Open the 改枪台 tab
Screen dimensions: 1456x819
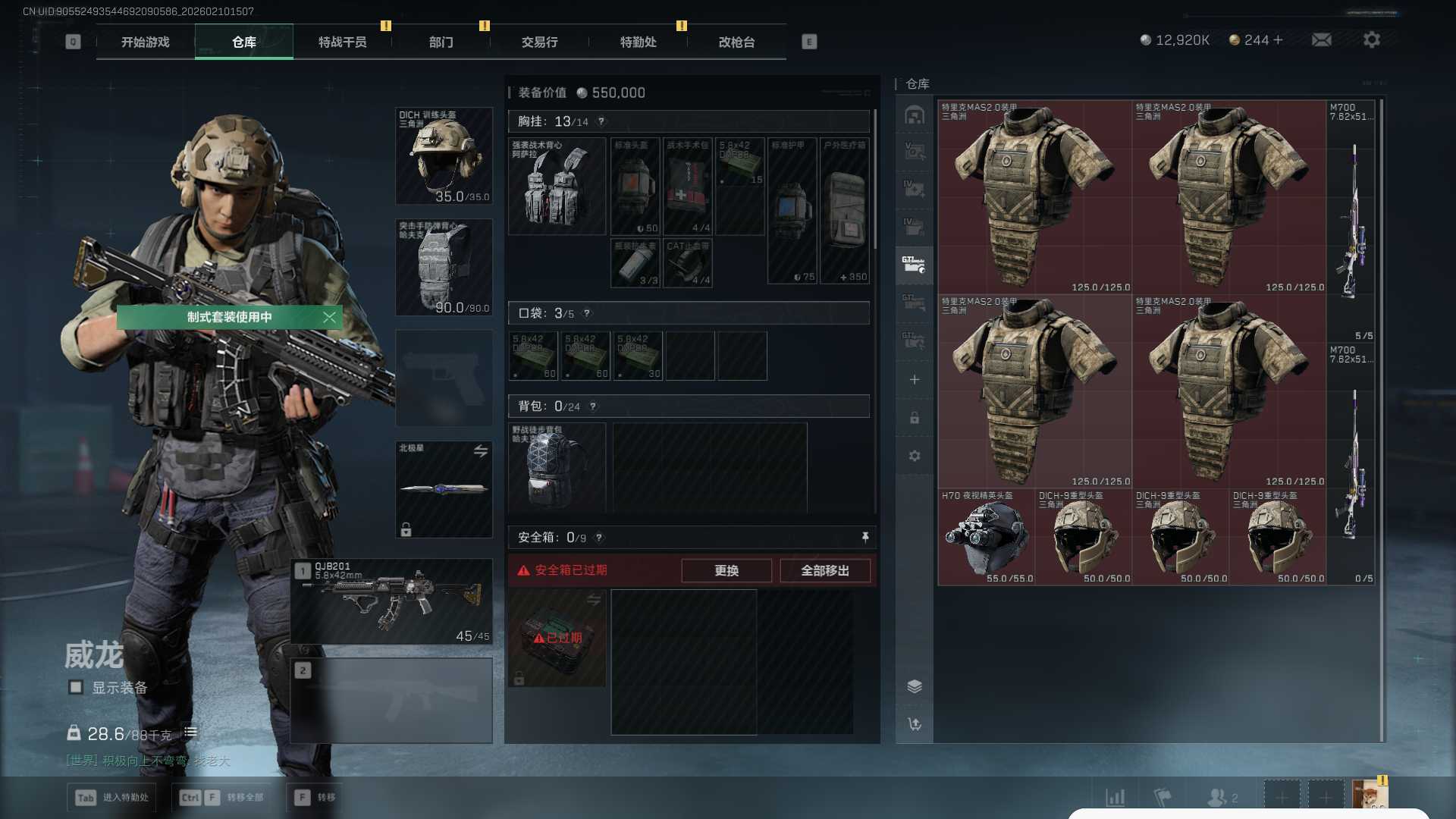(736, 42)
